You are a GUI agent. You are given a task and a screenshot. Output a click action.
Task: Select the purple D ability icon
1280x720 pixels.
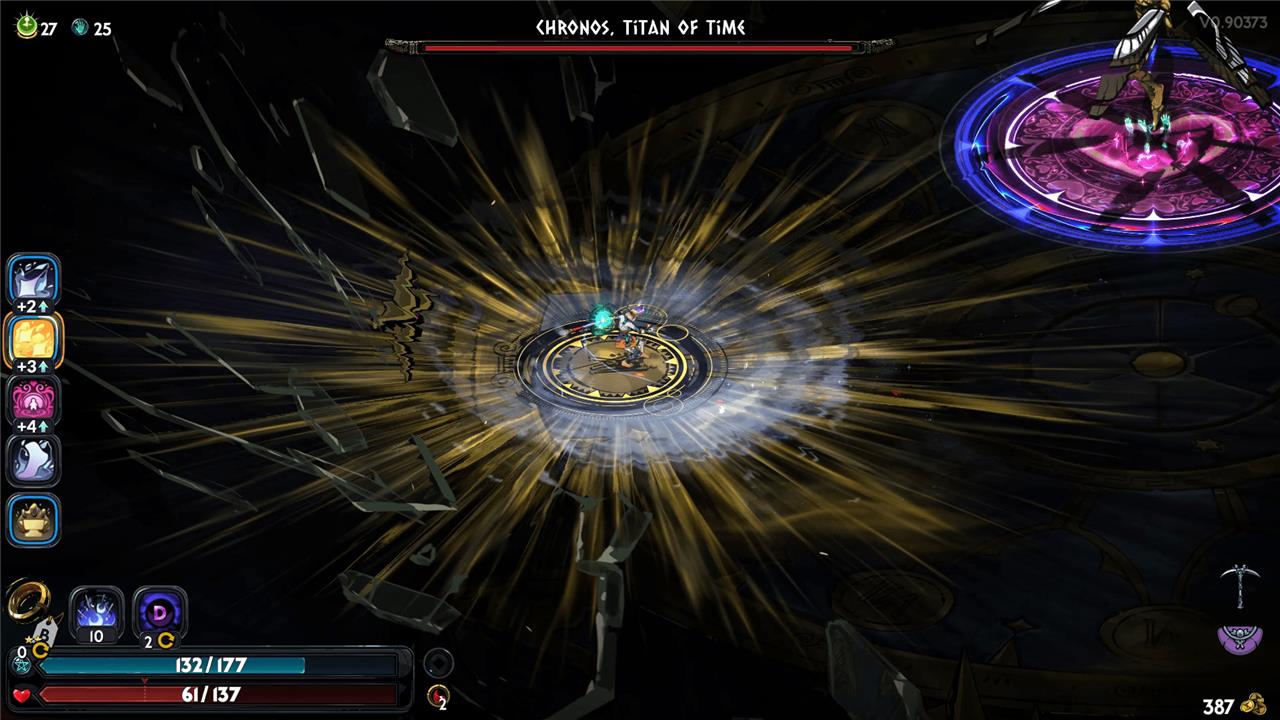pos(160,611)
